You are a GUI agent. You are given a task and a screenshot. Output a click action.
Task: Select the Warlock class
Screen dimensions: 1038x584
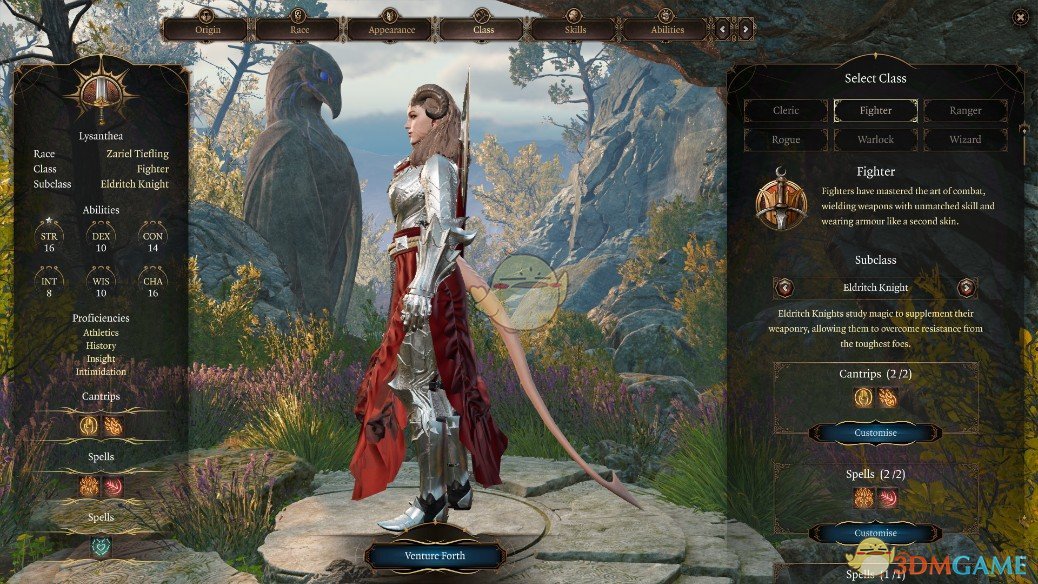point(876,140)
